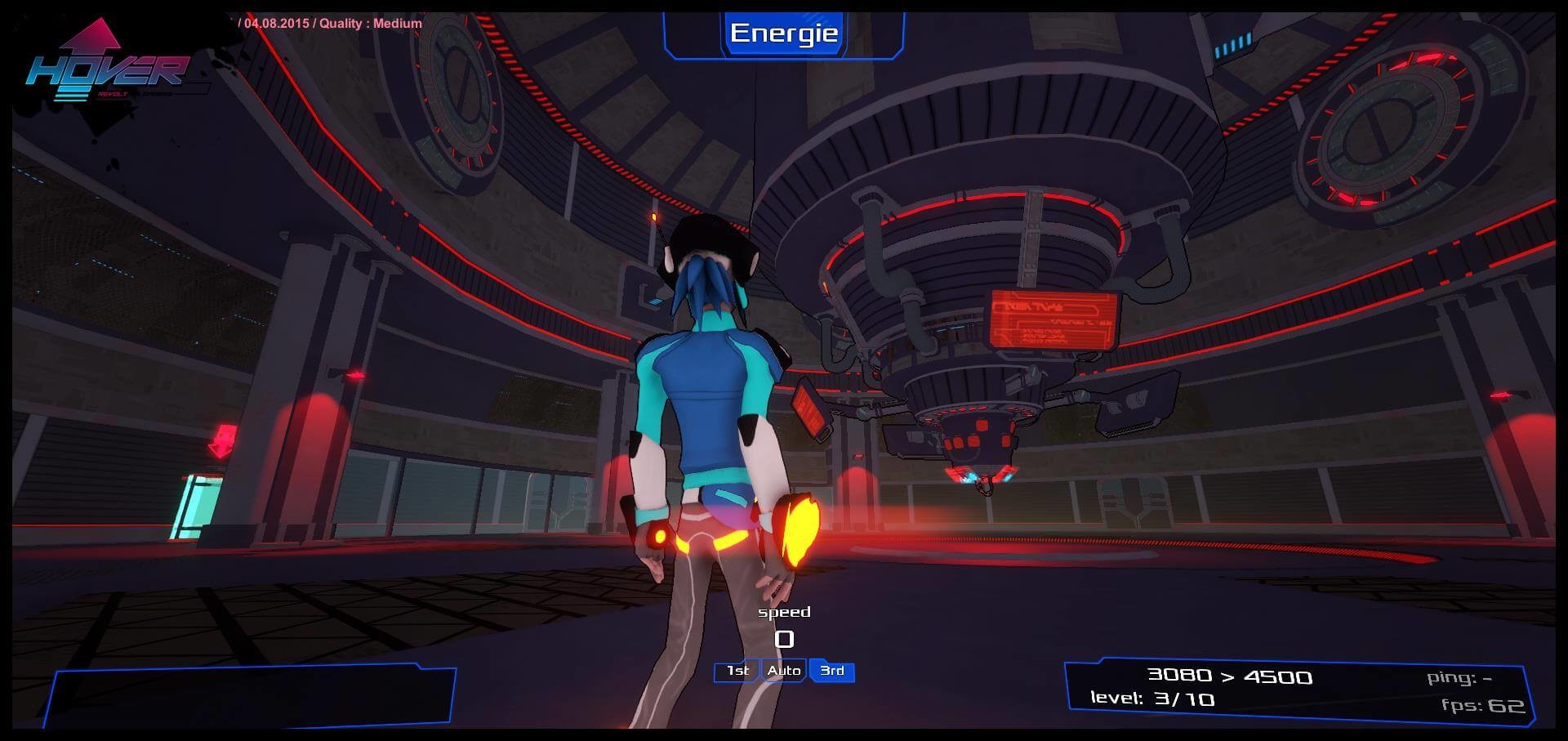
Task: Enable 1st person camera view
Action: tap(737, 671)
